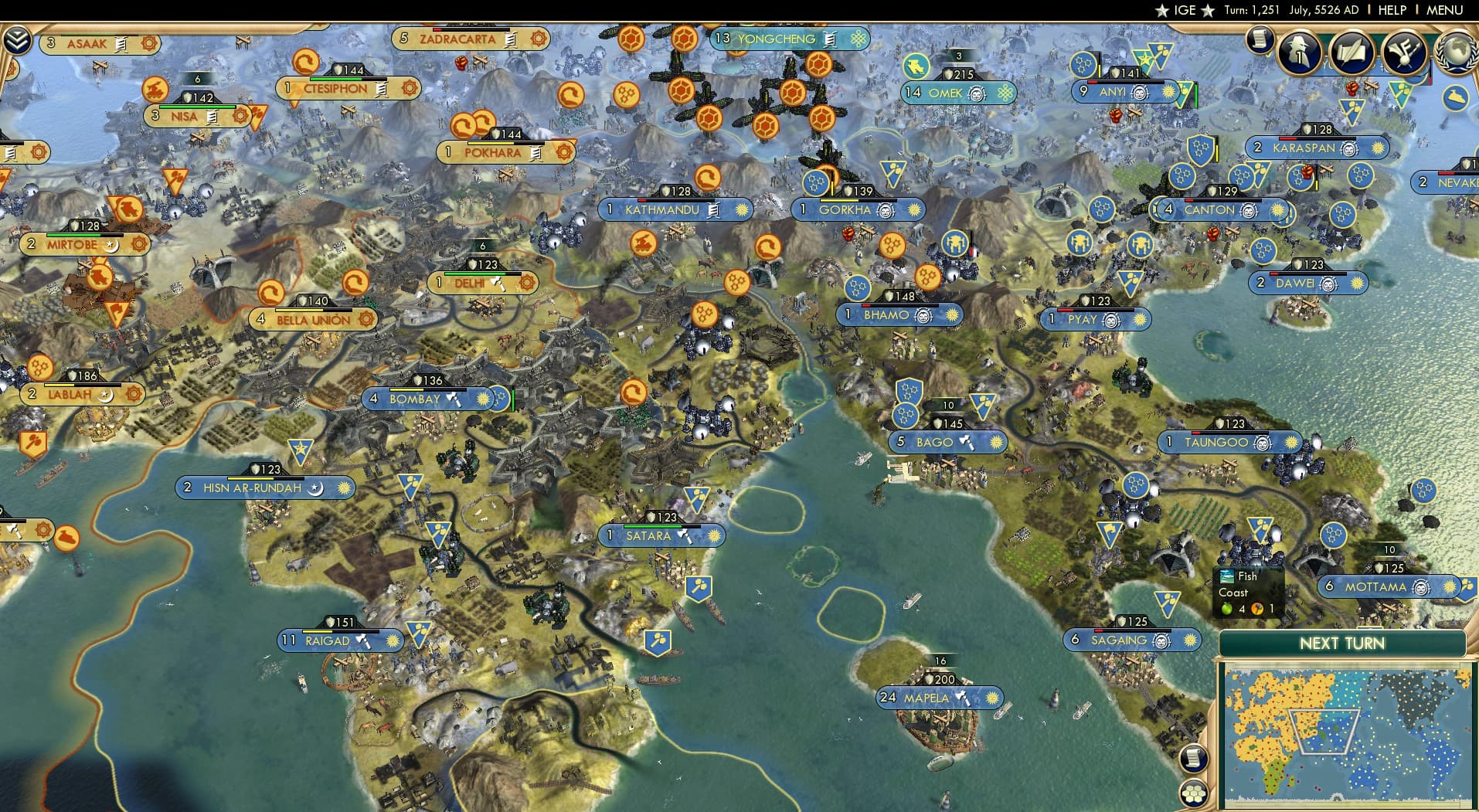Viewport: 1479px width, 812px height.
Task: Click the Delhi city banner
Action: click(482, 284)
